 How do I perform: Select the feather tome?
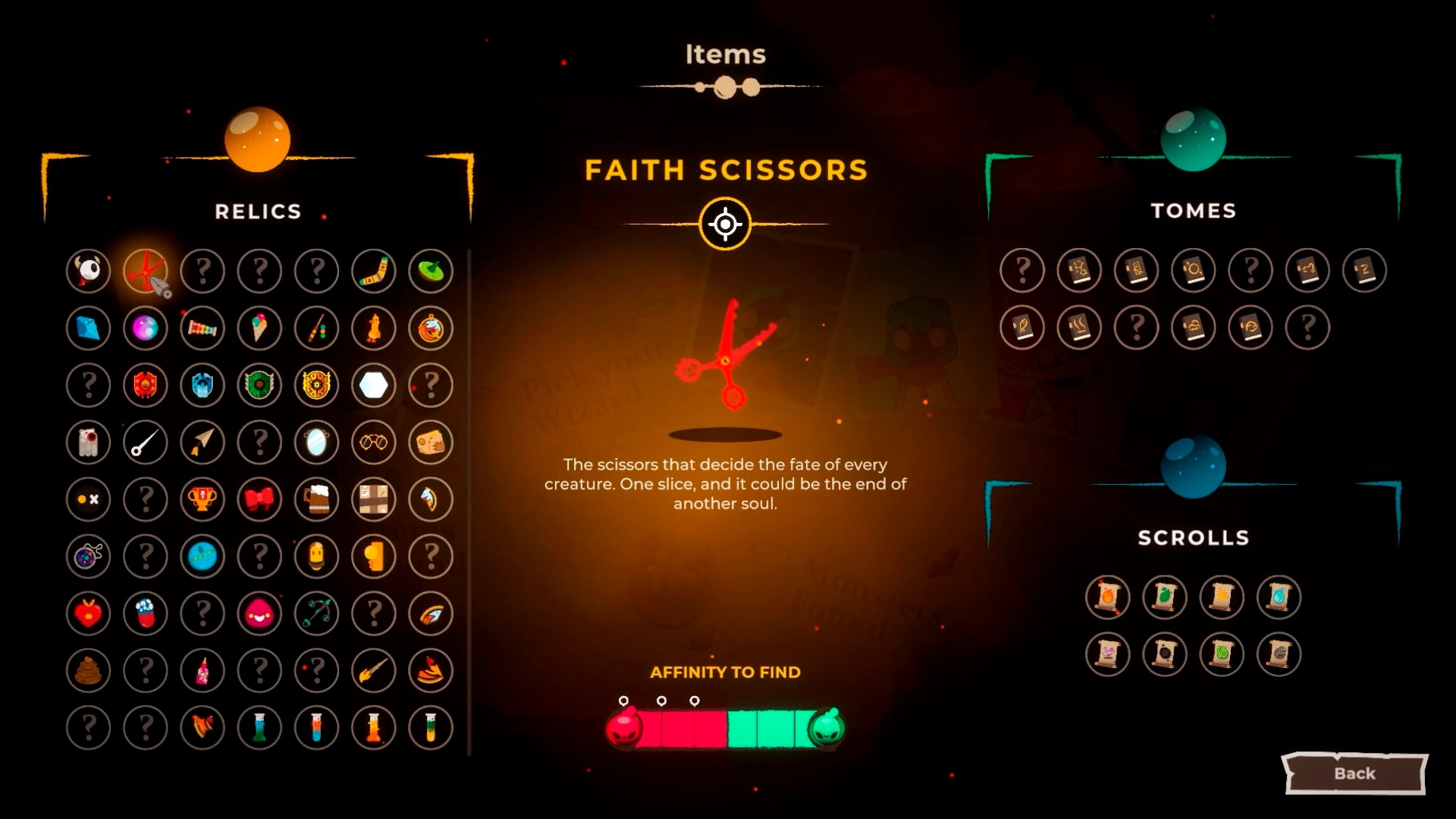pos(1022,328)
